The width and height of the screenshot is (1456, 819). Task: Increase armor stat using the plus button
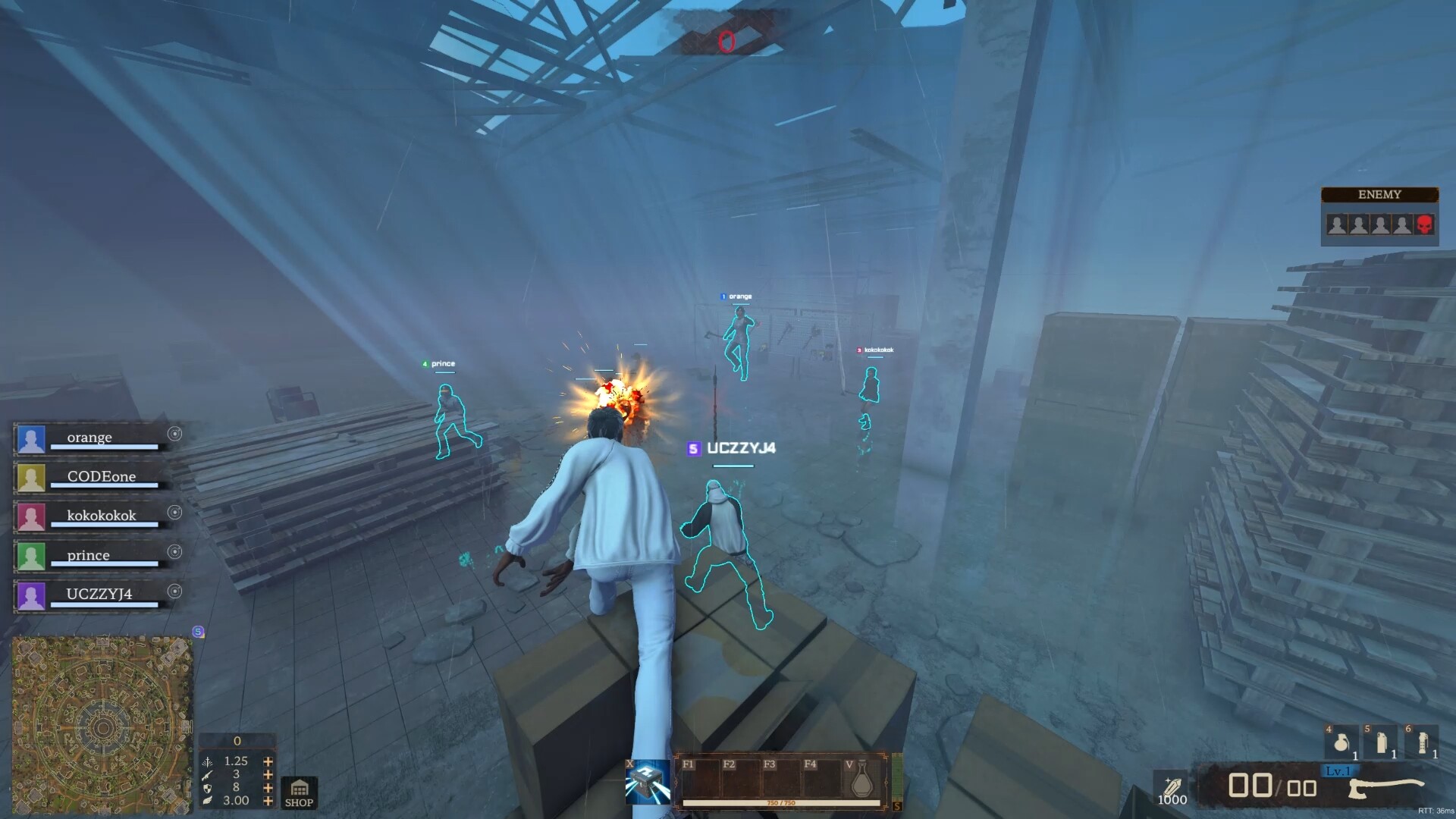click(268, 789)
